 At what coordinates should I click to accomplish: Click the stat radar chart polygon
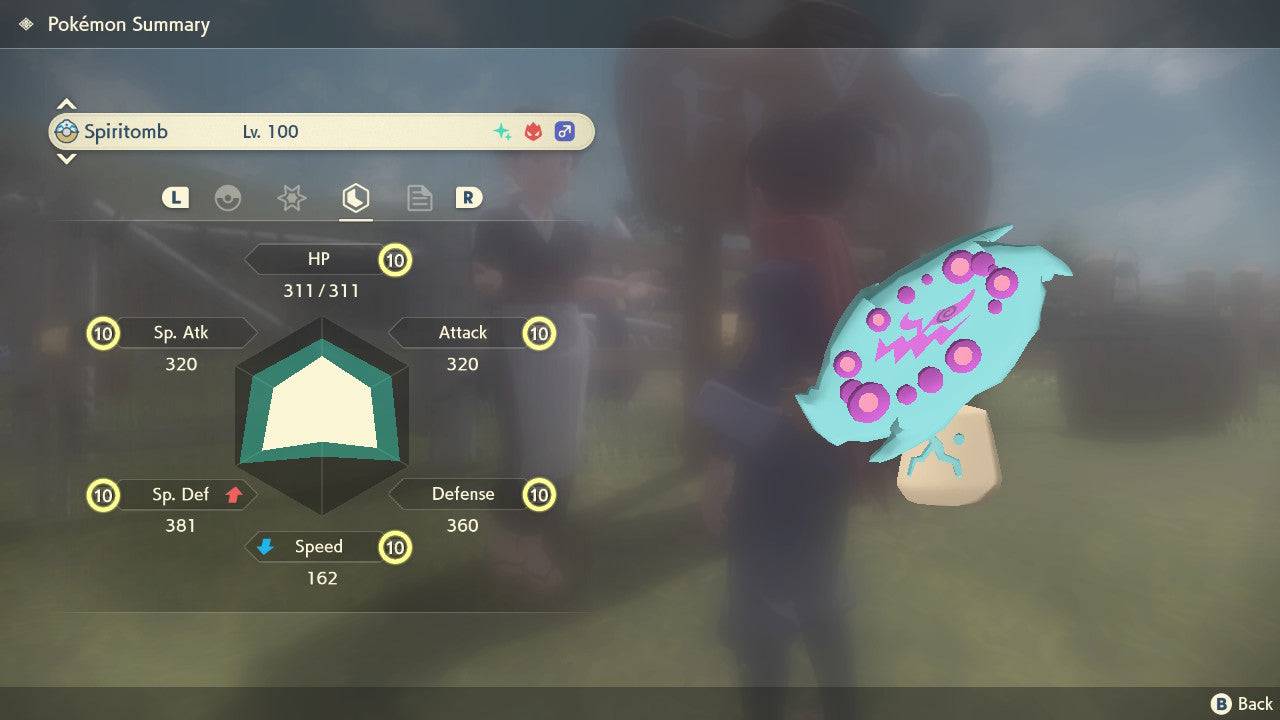tap(322, 410)
